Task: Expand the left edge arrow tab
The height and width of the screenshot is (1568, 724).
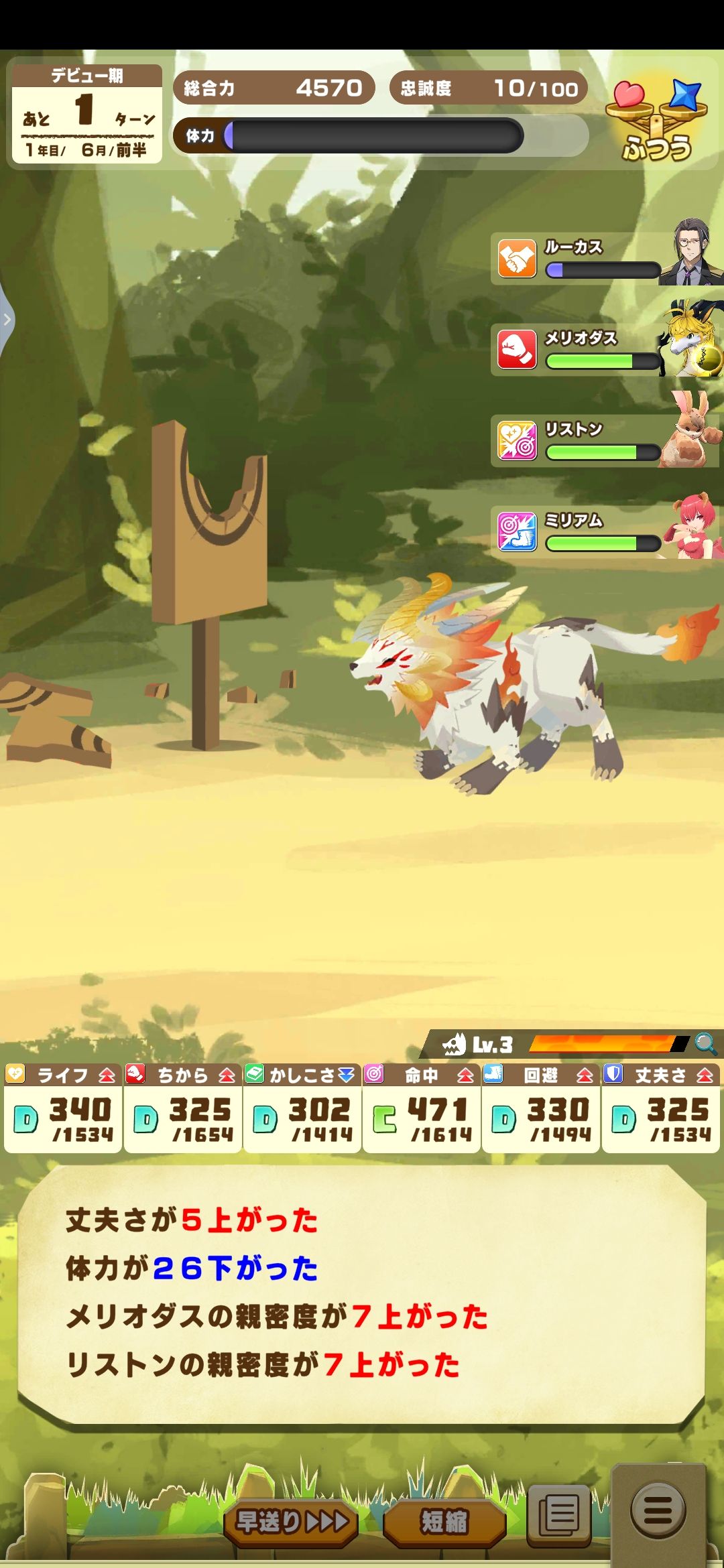Action: click(x=7, y=320)
